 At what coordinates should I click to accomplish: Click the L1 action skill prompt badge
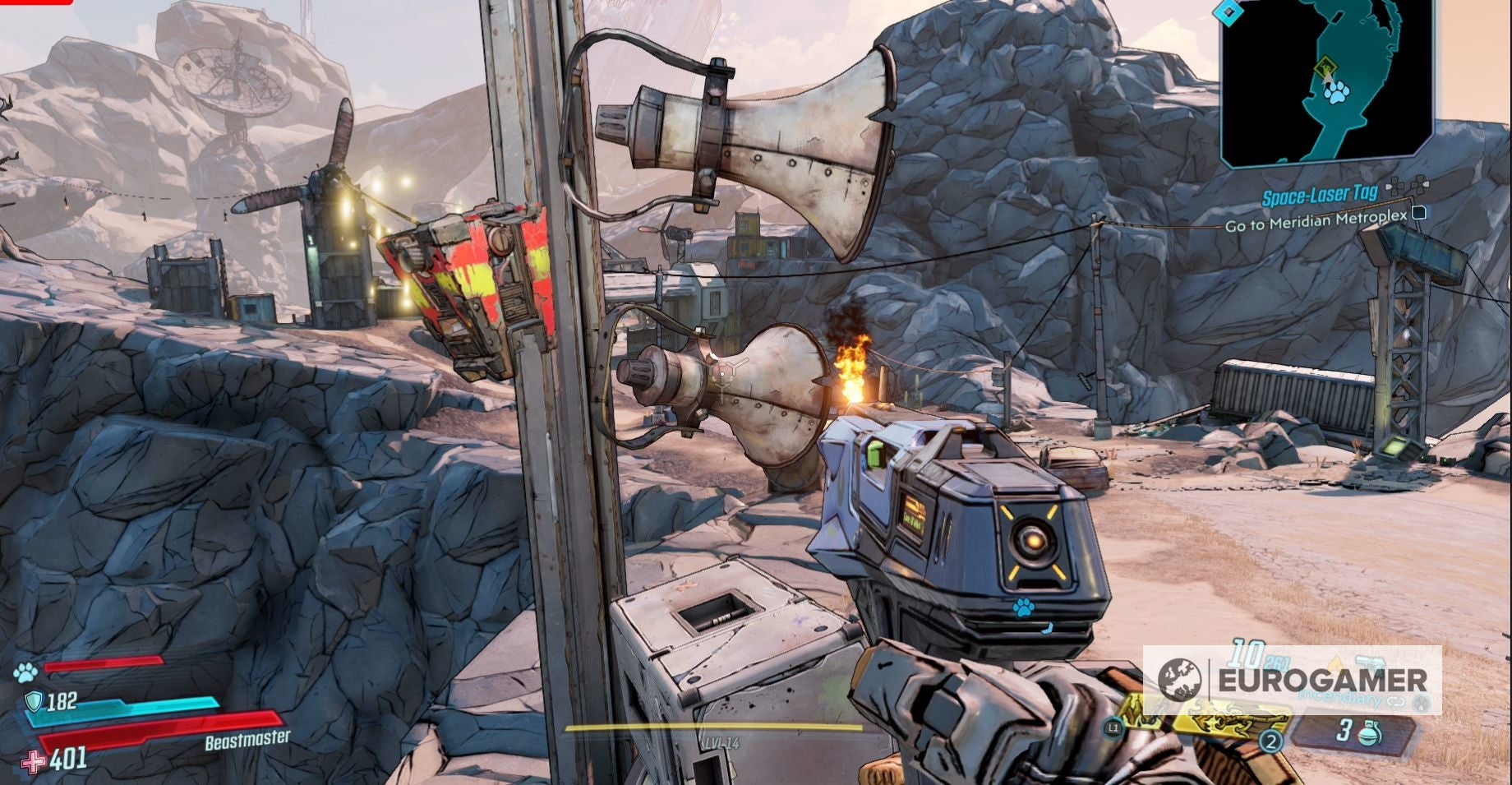tap(1113, 728)
